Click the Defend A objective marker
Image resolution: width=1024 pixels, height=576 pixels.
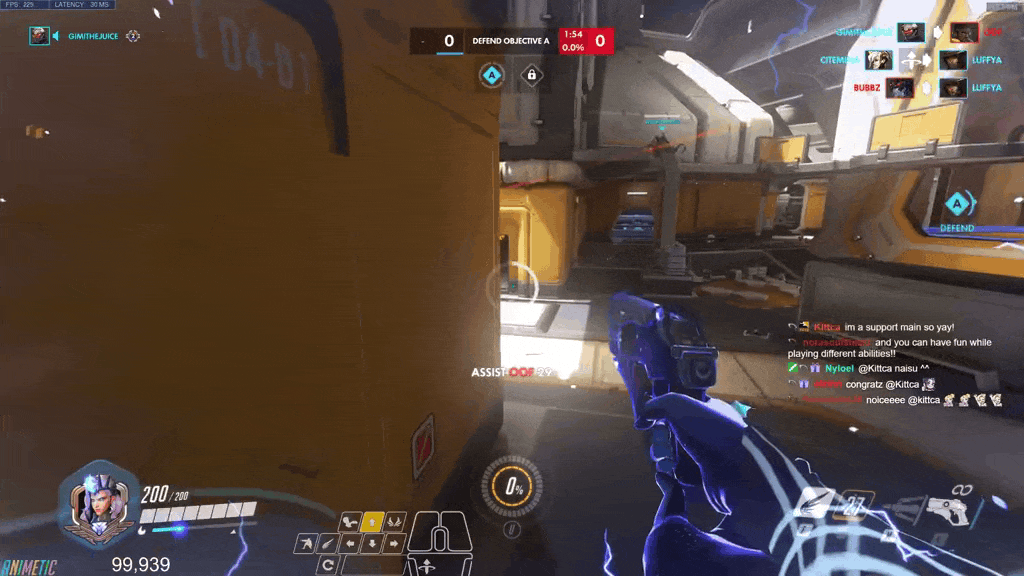pos(957,208)
